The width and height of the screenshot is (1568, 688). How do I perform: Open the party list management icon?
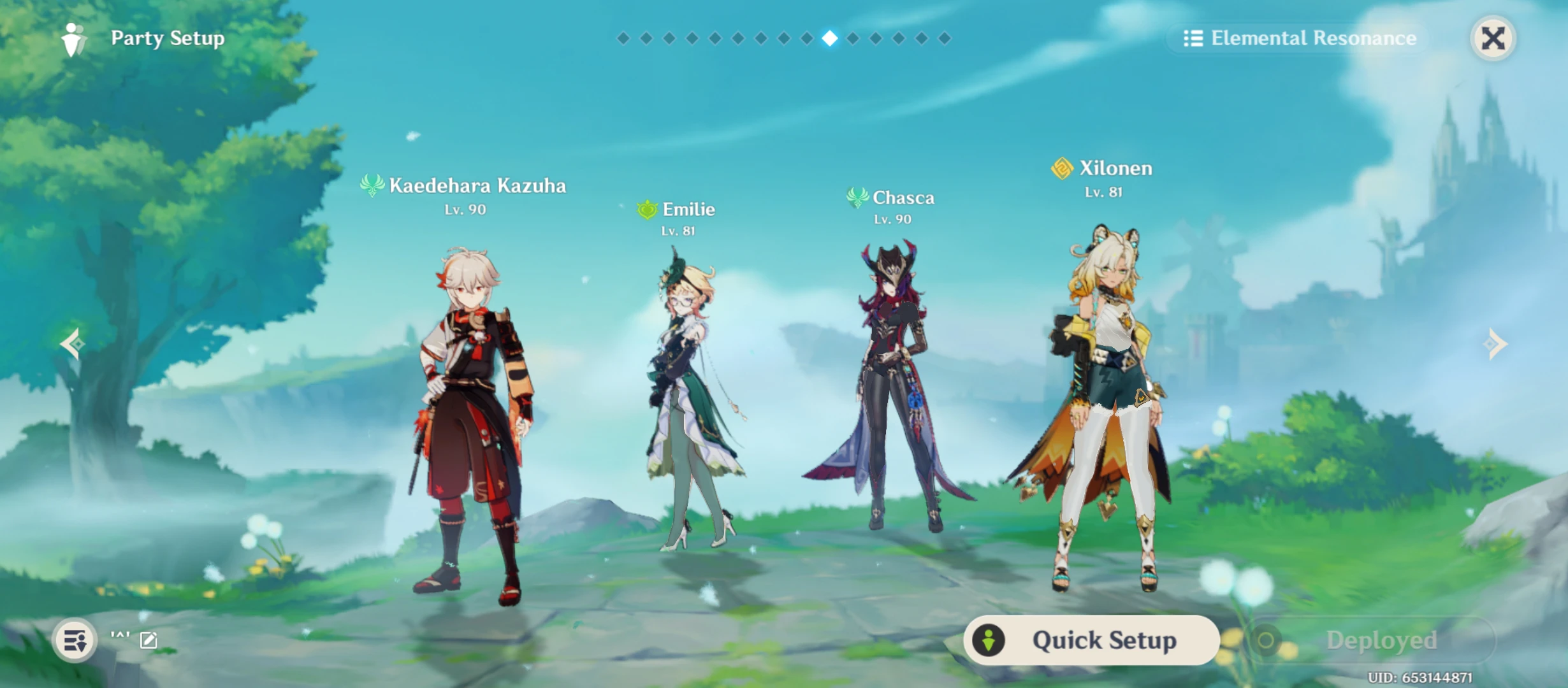(x=76, y=640)
